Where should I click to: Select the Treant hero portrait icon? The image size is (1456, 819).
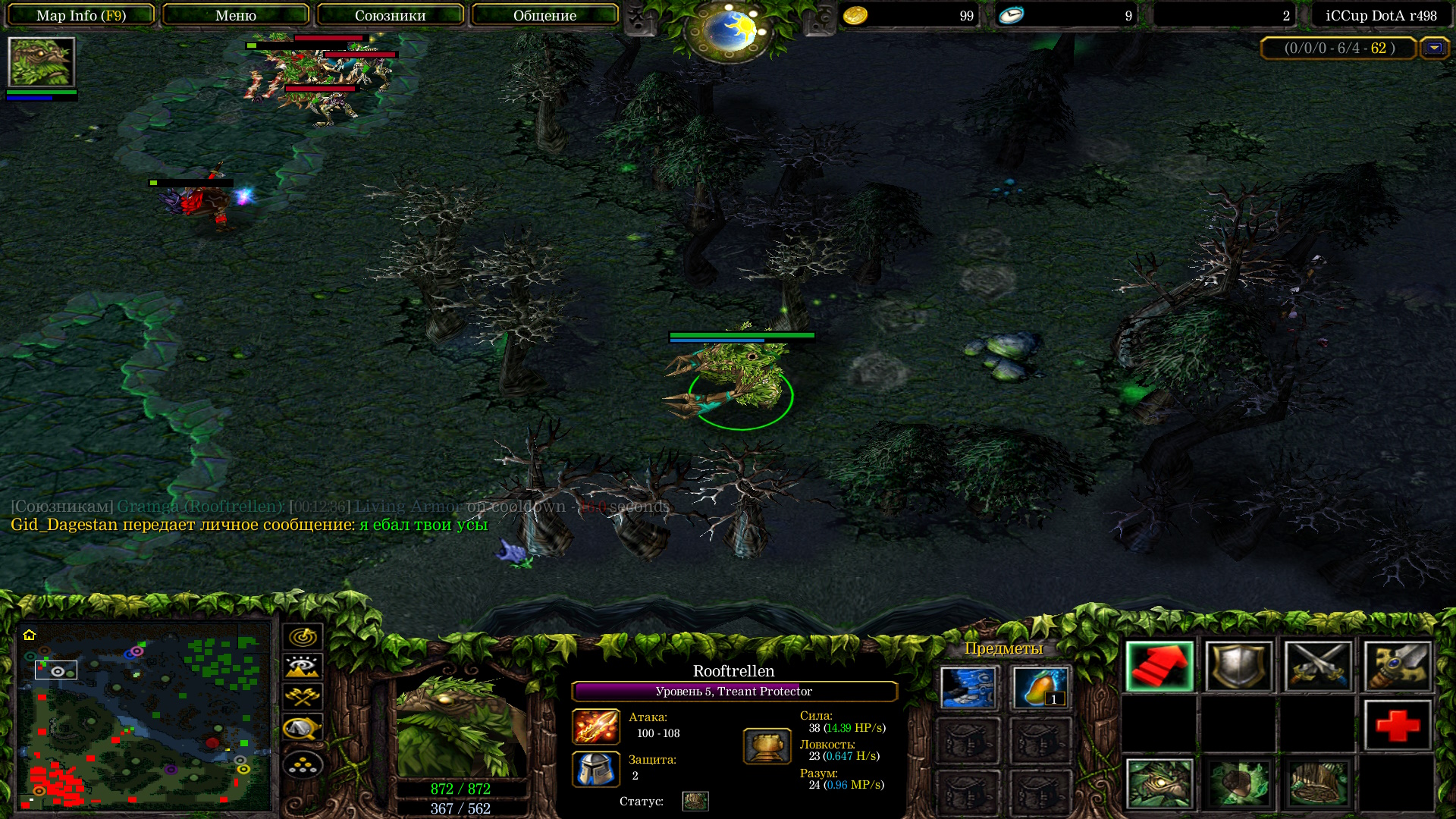pos(41,62)
